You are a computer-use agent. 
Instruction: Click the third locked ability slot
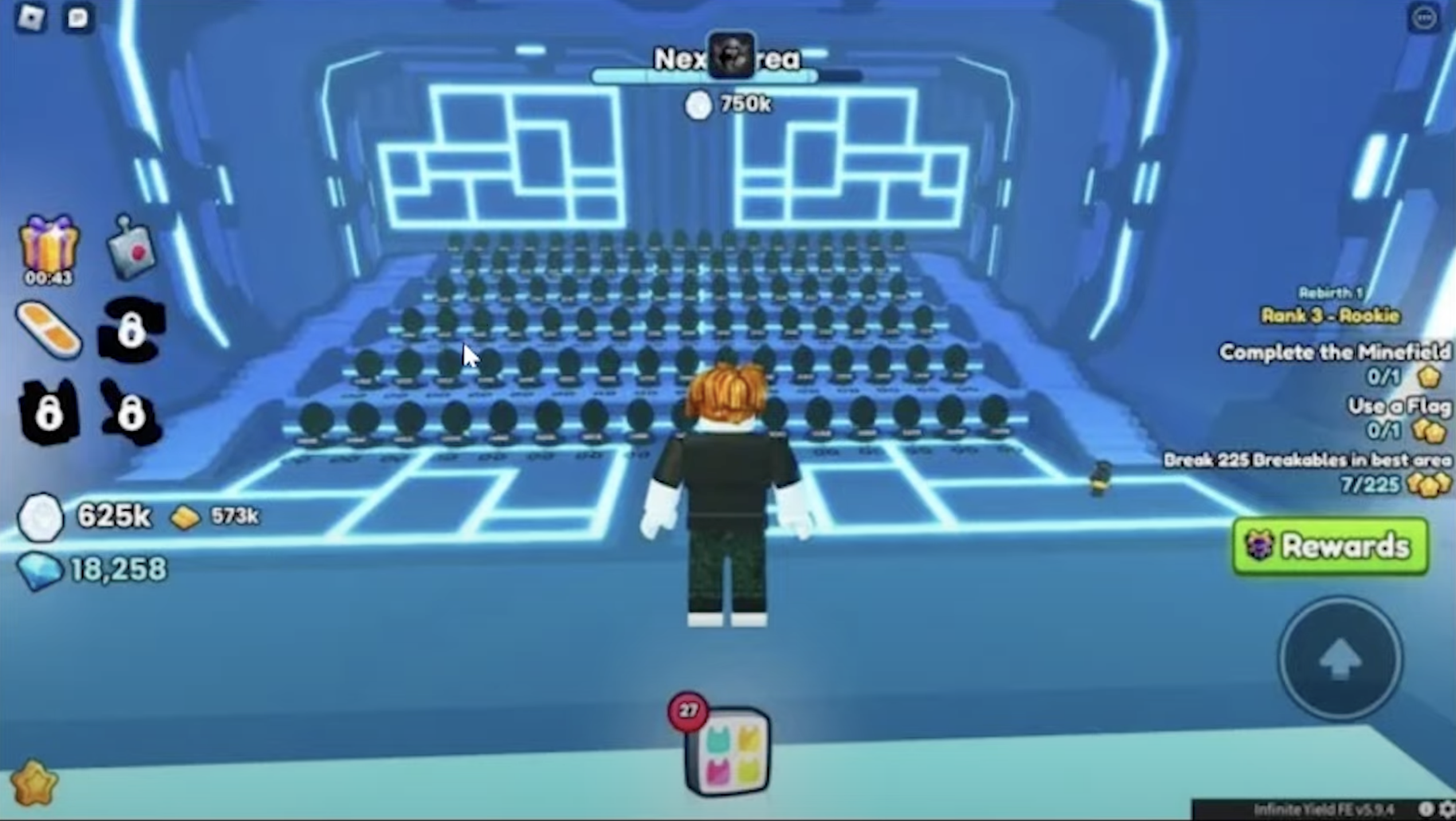(x=131, y=413)
